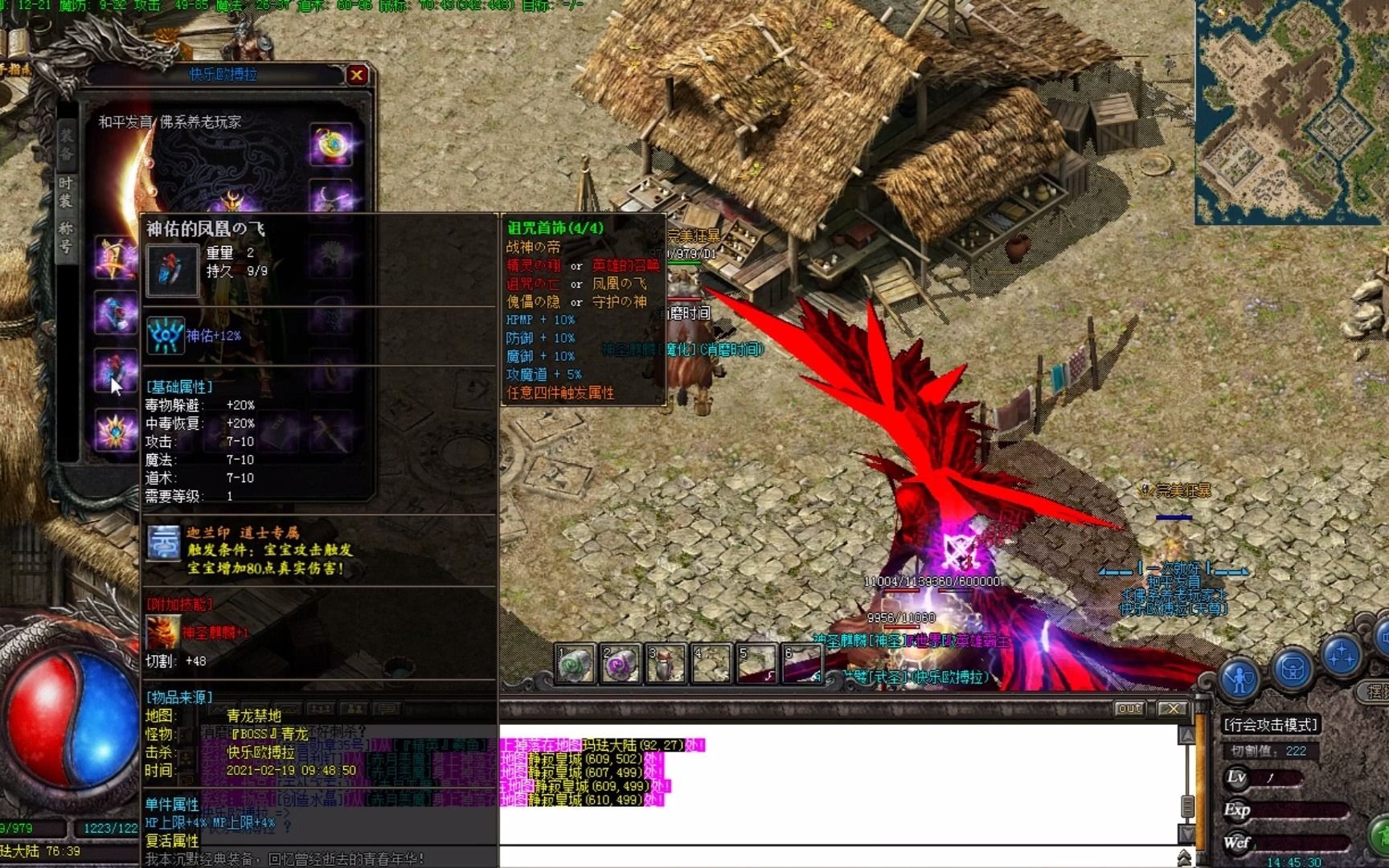1389x868 pixels.
Task: Use the purple scroll in hotbar slot 2
Action: tap(621, 665)
